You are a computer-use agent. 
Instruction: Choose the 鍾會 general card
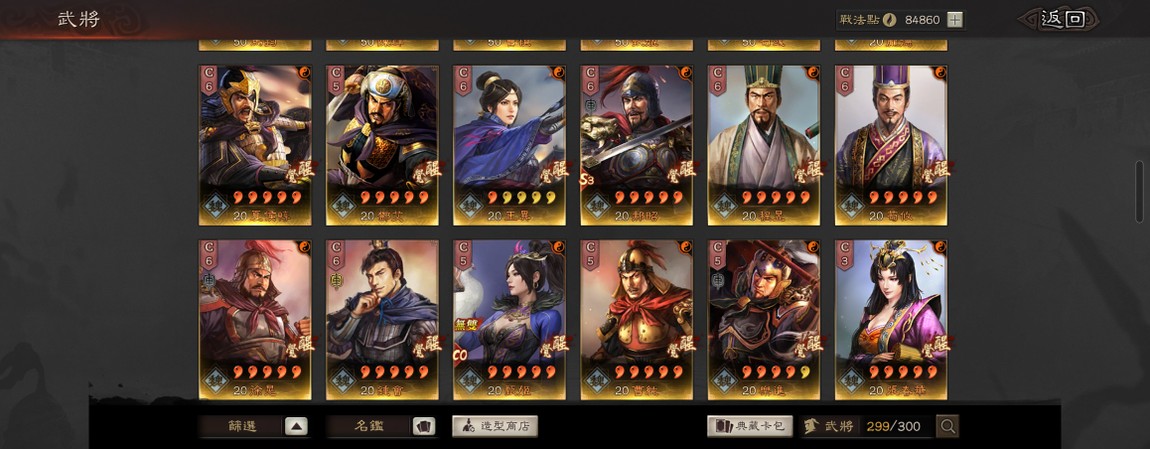[382, 319]
